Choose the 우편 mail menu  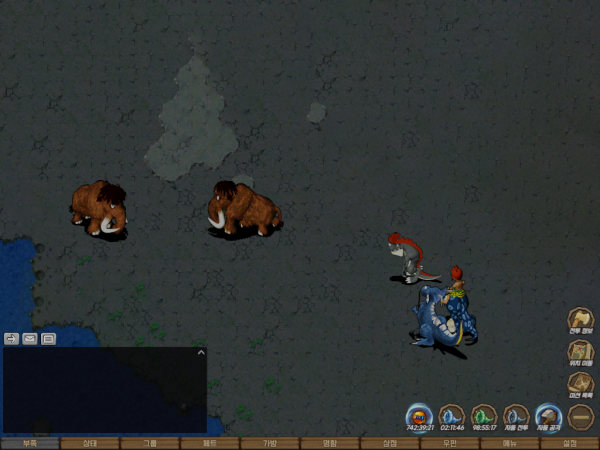pyautogui.click(x=449, y=443)
